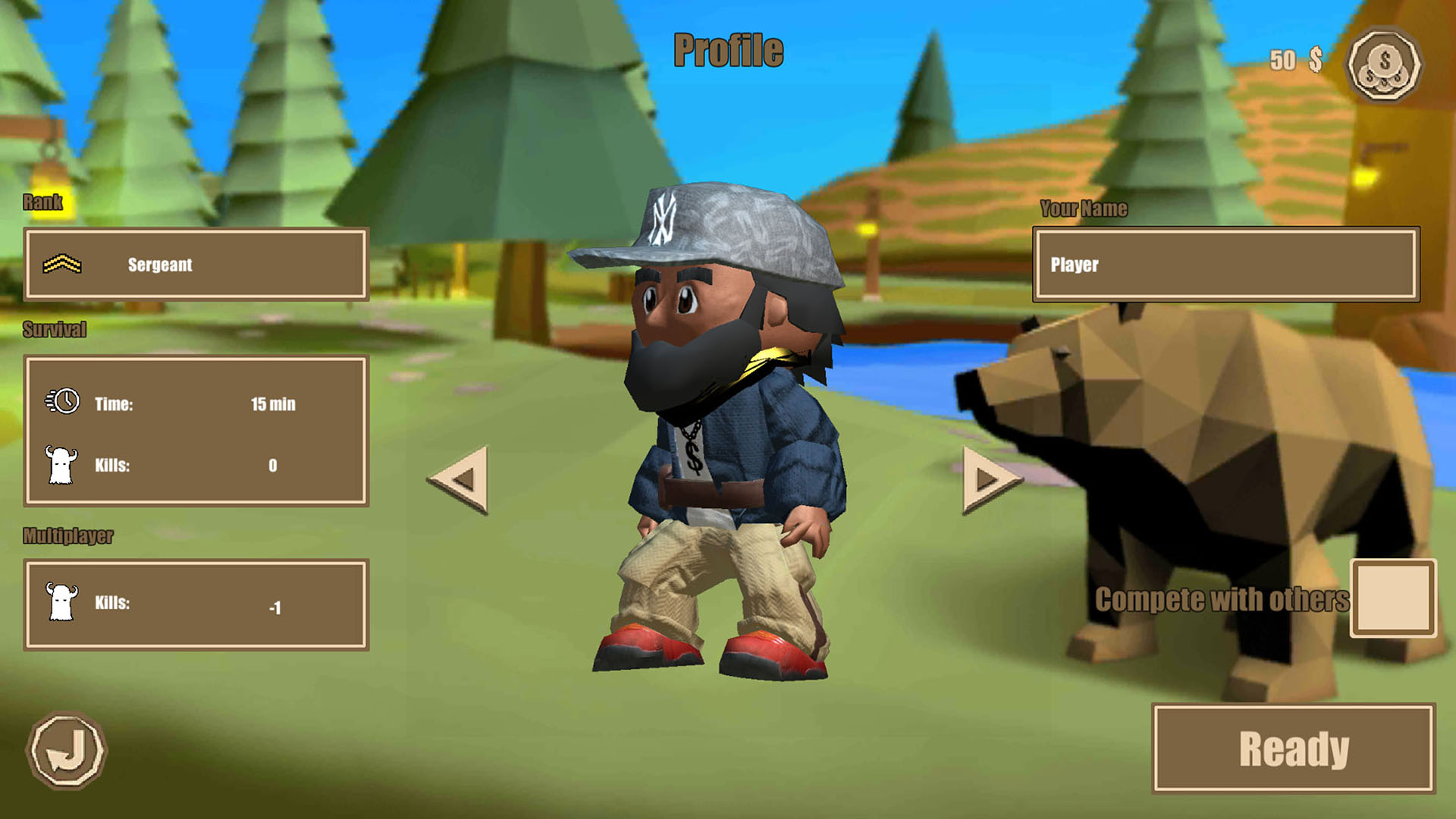The image size is (1456, 819).
Task: Click the skull icon in Survival Kills row
Action: (63, 466)
